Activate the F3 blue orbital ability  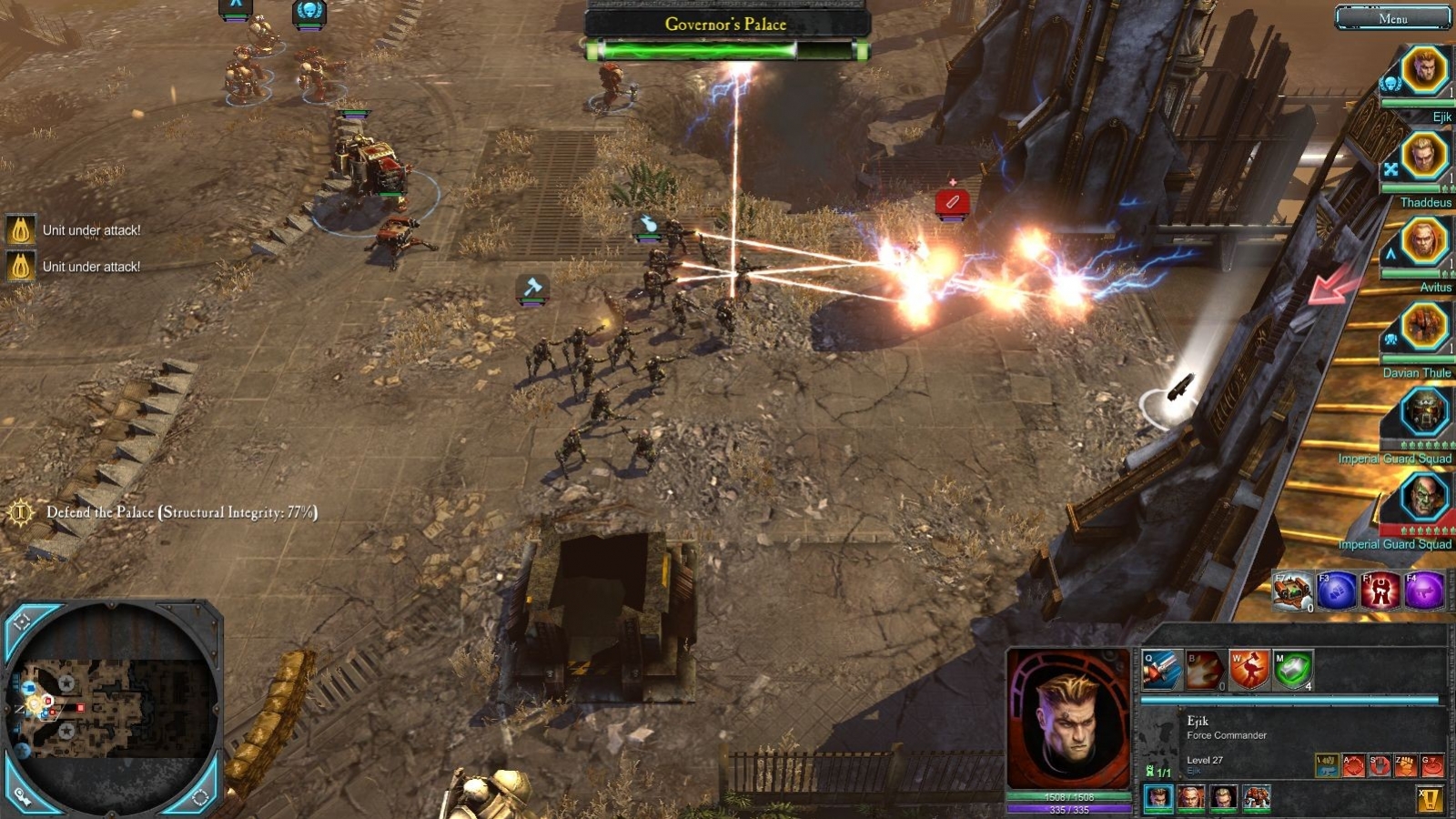pos(1335,591)
